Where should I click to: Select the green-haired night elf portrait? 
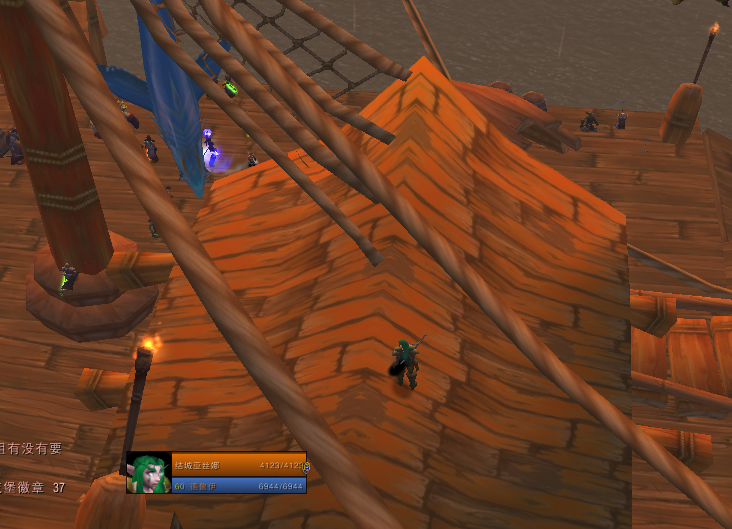click(x=147, y=473)
